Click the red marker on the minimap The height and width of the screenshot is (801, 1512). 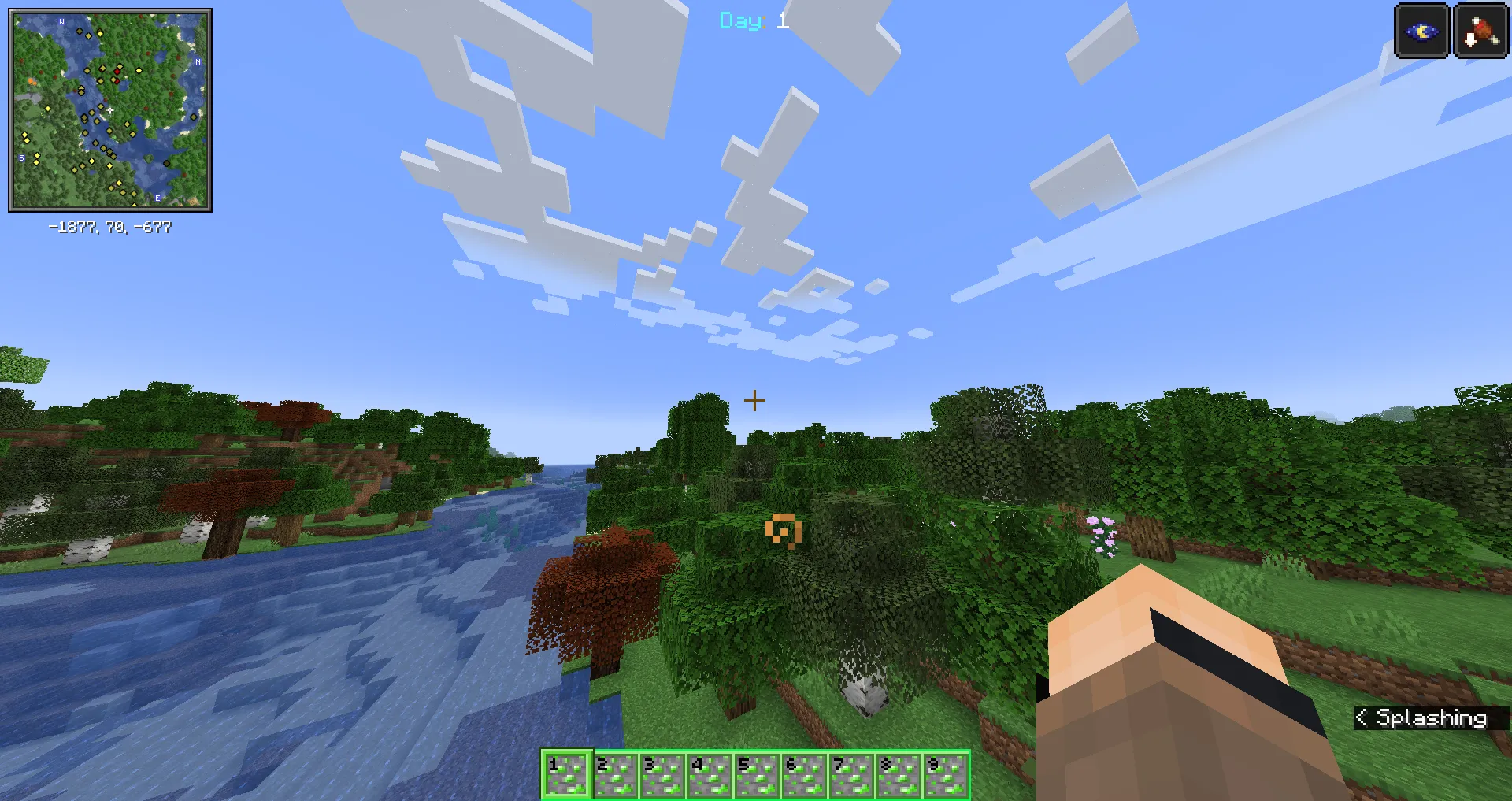[117, 71]
